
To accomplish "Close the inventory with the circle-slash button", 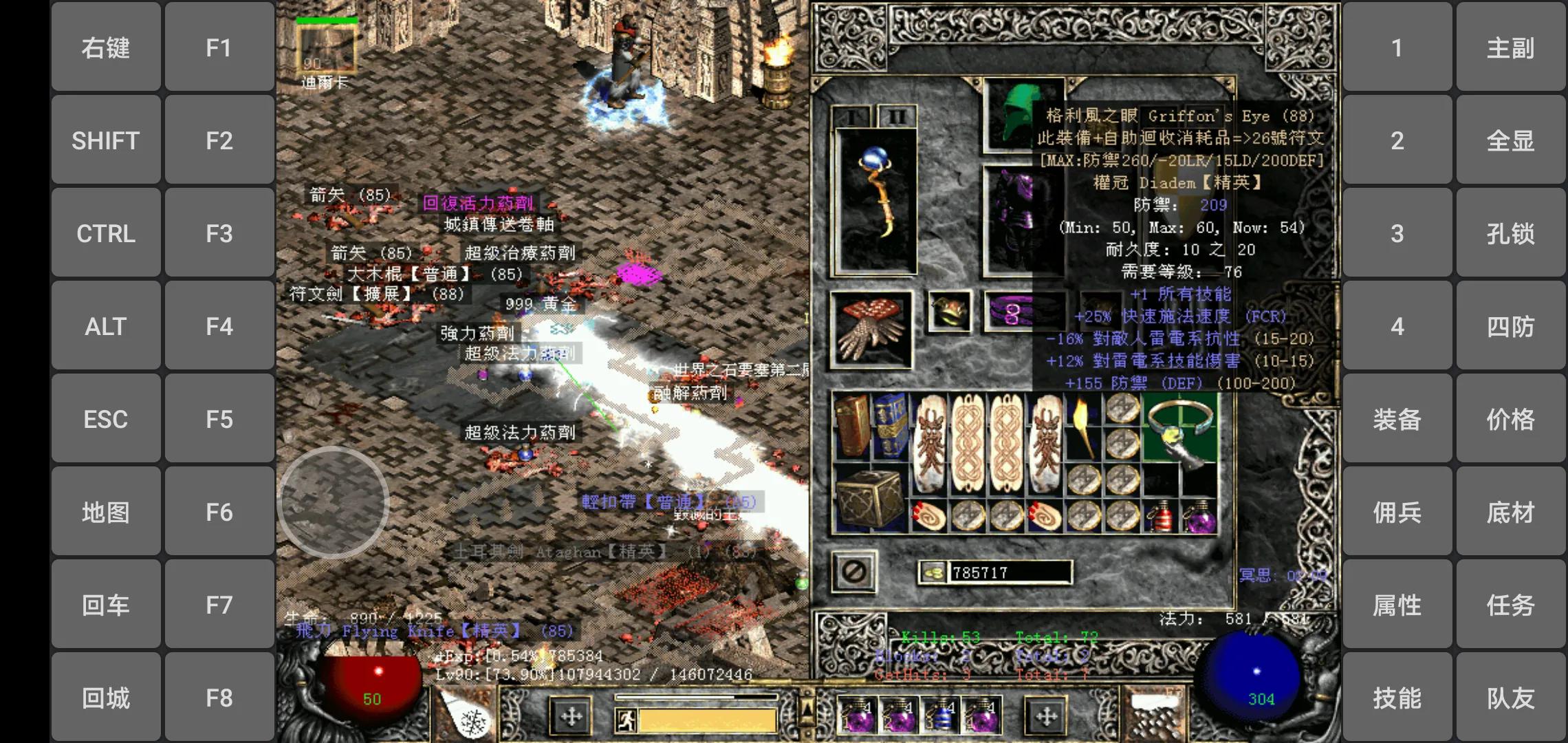I will click(x=854, y=571).
